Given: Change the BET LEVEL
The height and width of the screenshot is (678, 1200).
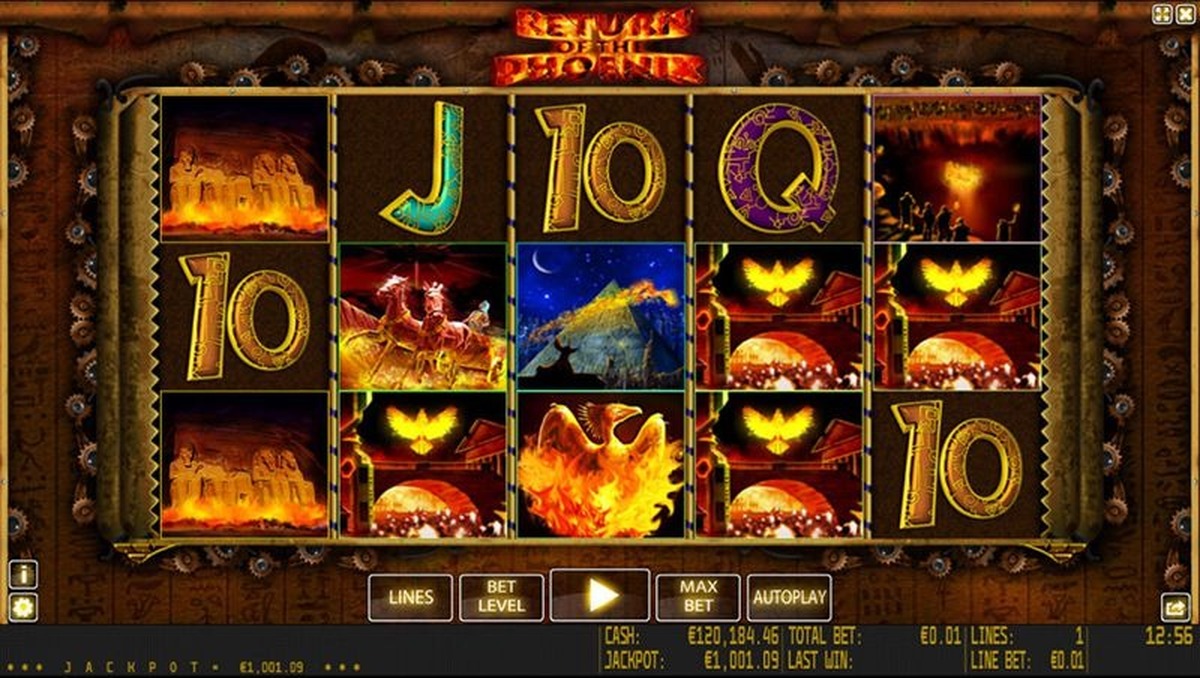Looking at the screenshot, I should pos(501,597).
